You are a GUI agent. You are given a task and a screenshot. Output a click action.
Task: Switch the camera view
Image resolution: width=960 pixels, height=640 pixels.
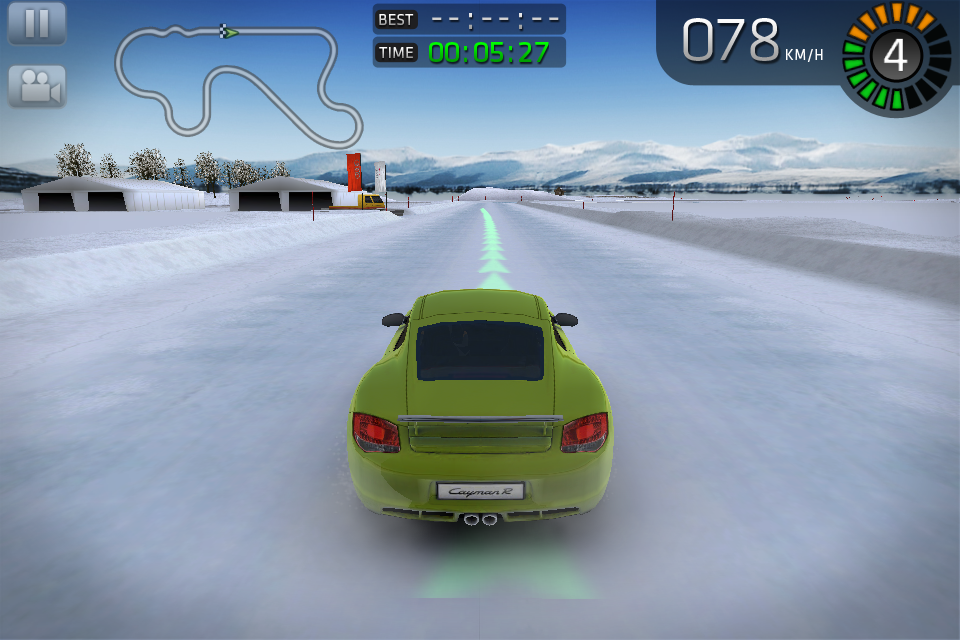tap(37, 86)
